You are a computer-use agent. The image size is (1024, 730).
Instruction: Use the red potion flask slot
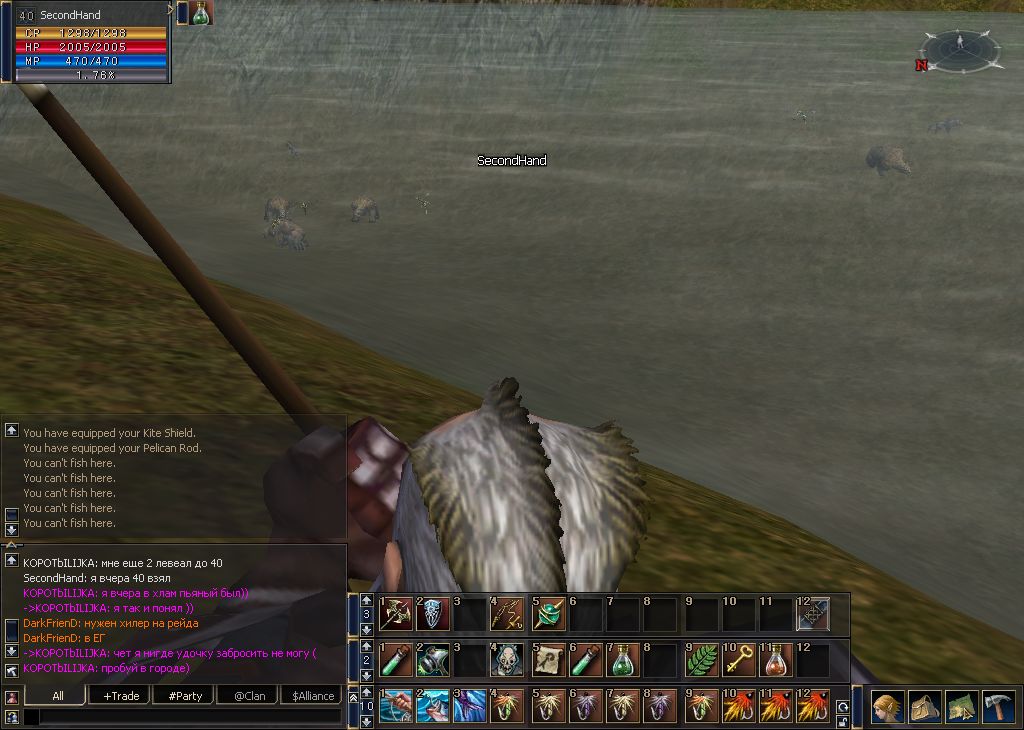[x=776, y=660]
